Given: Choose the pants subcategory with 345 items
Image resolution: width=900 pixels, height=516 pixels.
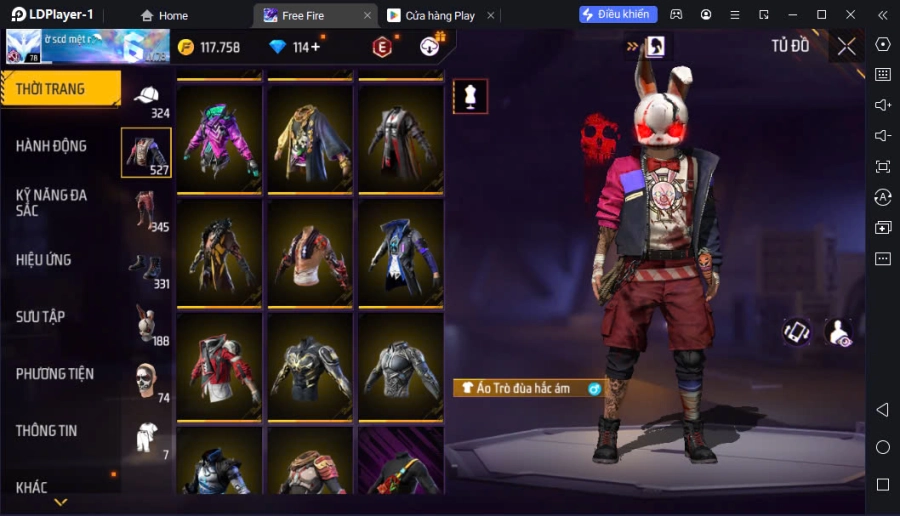Looking at the screenshot, I should [147, 211].
